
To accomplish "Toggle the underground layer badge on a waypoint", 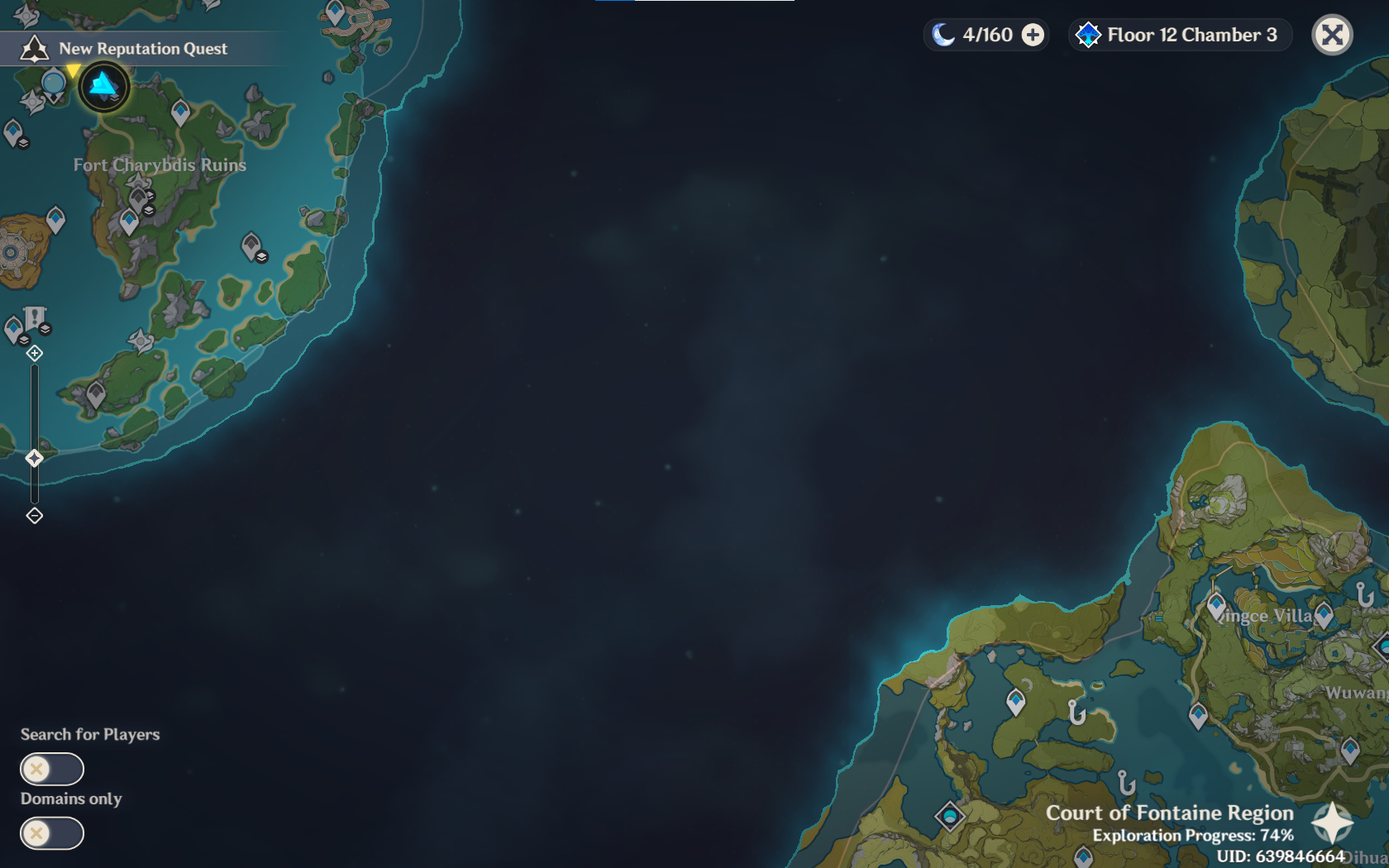I will (149, 210).
